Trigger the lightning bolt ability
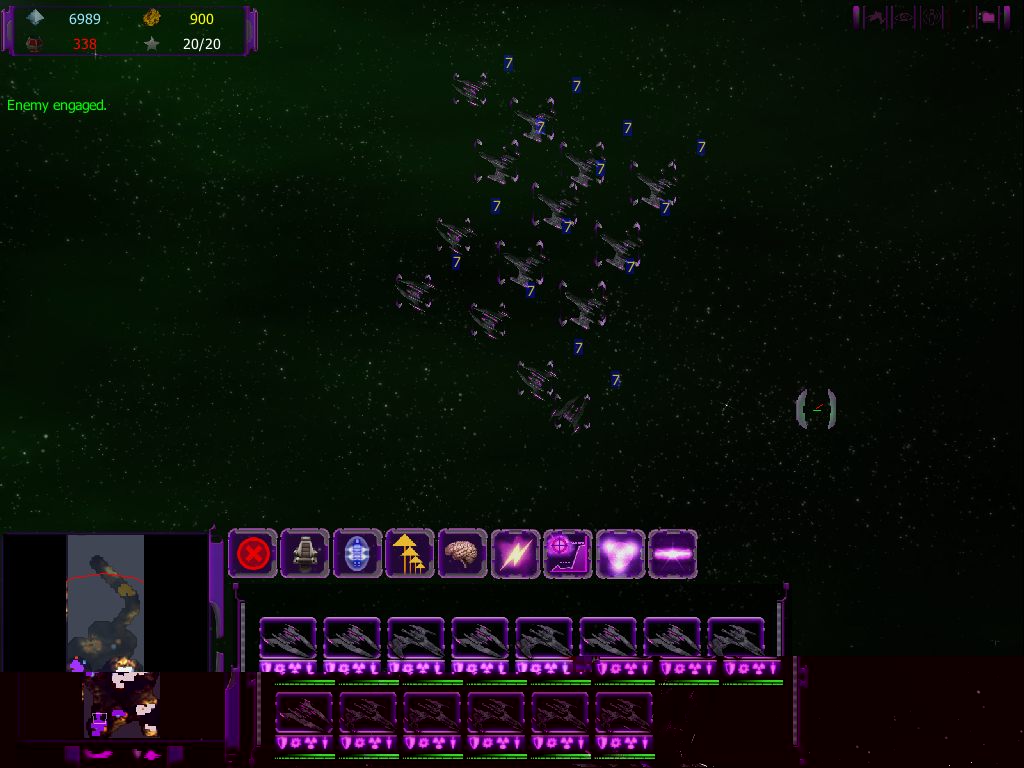 515,553
